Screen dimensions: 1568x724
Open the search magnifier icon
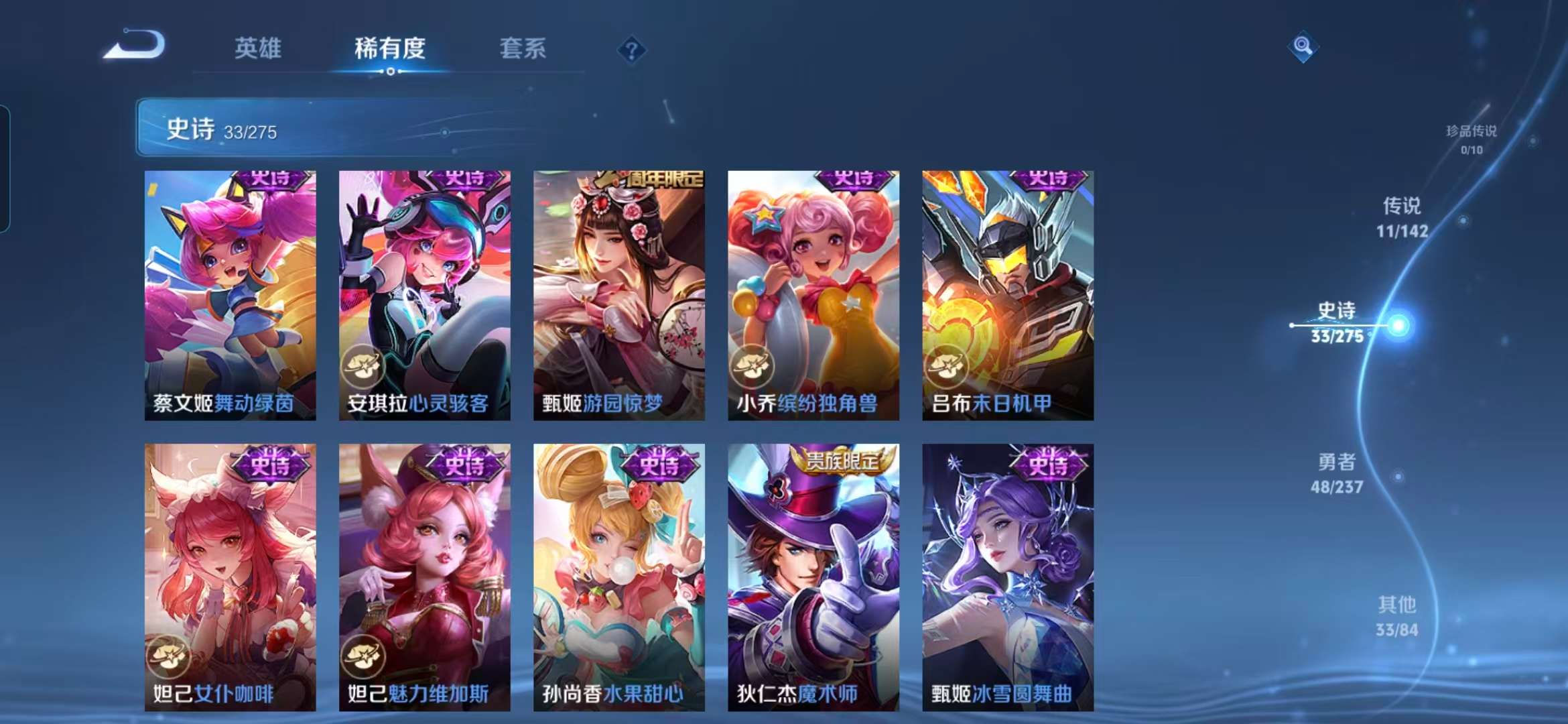[1303, 48]
